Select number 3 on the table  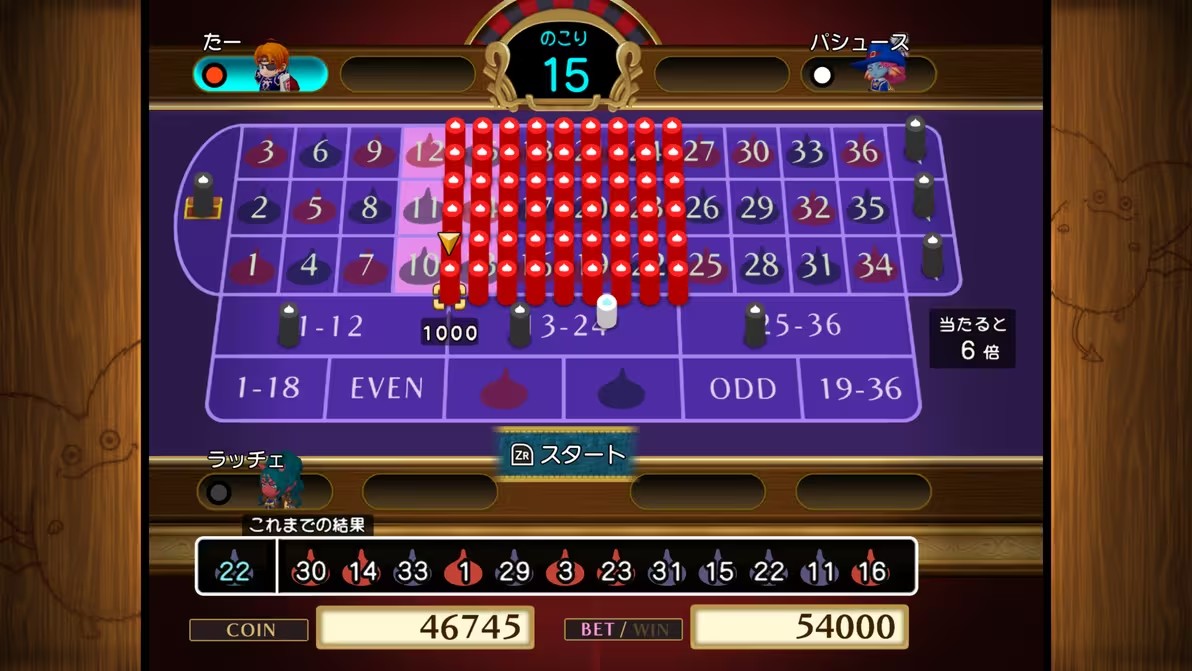click(266, 152)
